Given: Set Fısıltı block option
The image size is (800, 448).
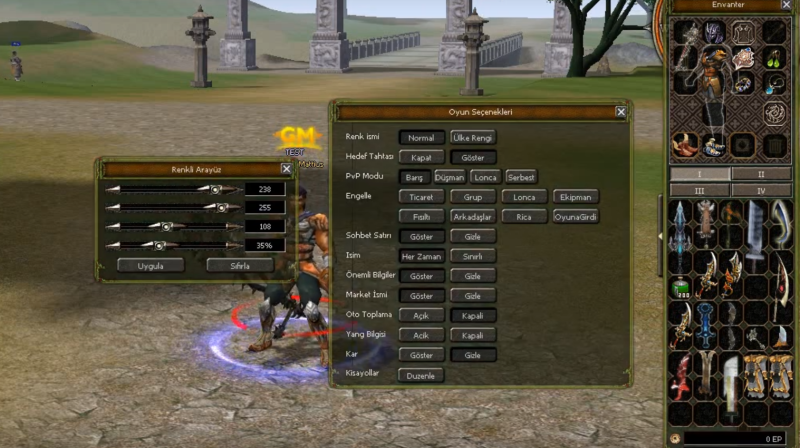Looking at the screenshot, I should tap(421, 216).
